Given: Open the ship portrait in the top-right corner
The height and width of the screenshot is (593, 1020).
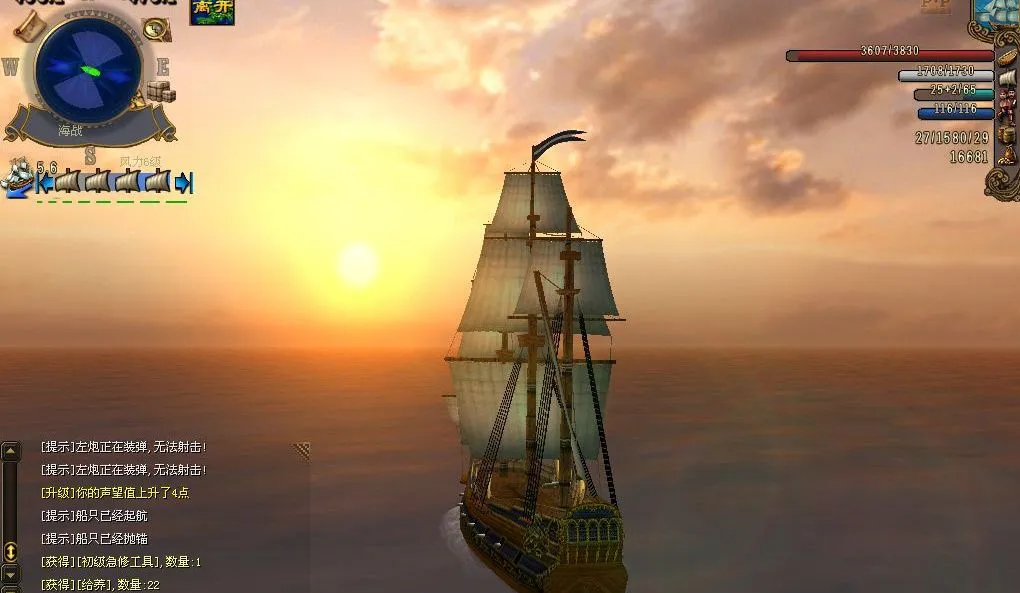Looking at the screenshot, I should pyautogui.click(x=1000, y=12).
